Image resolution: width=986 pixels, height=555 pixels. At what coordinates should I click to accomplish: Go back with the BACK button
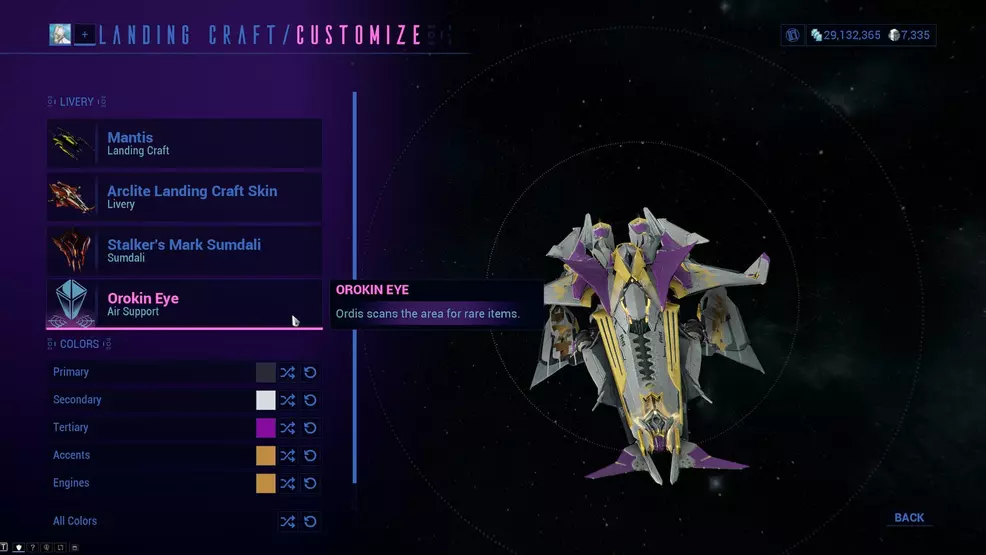[x=909, y=518]
